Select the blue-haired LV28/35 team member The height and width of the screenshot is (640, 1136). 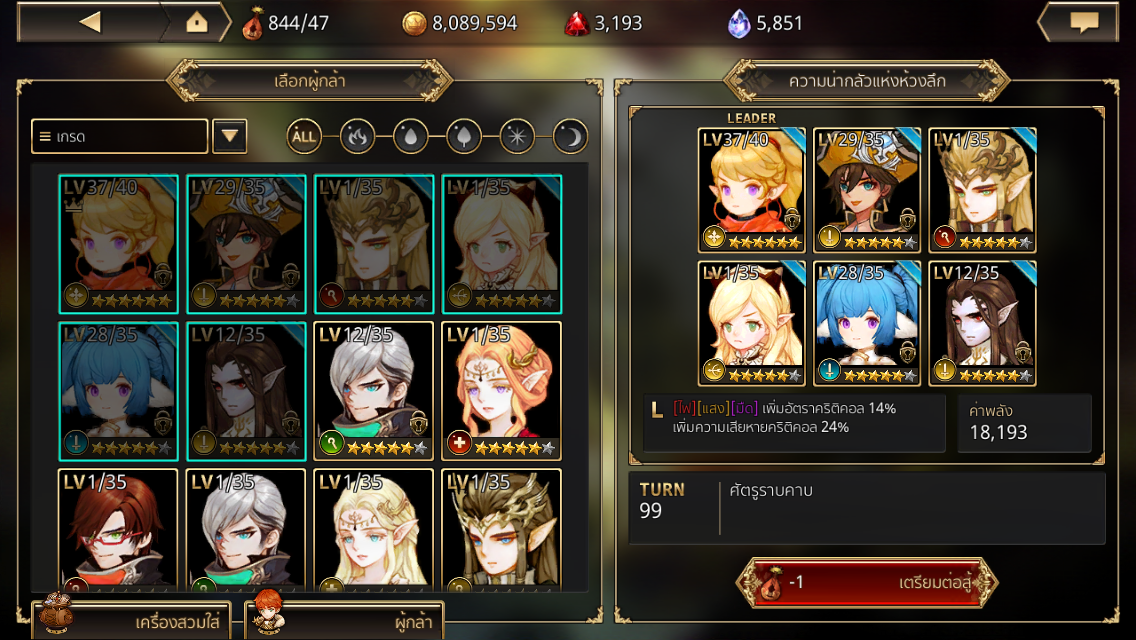pos(866,322)
